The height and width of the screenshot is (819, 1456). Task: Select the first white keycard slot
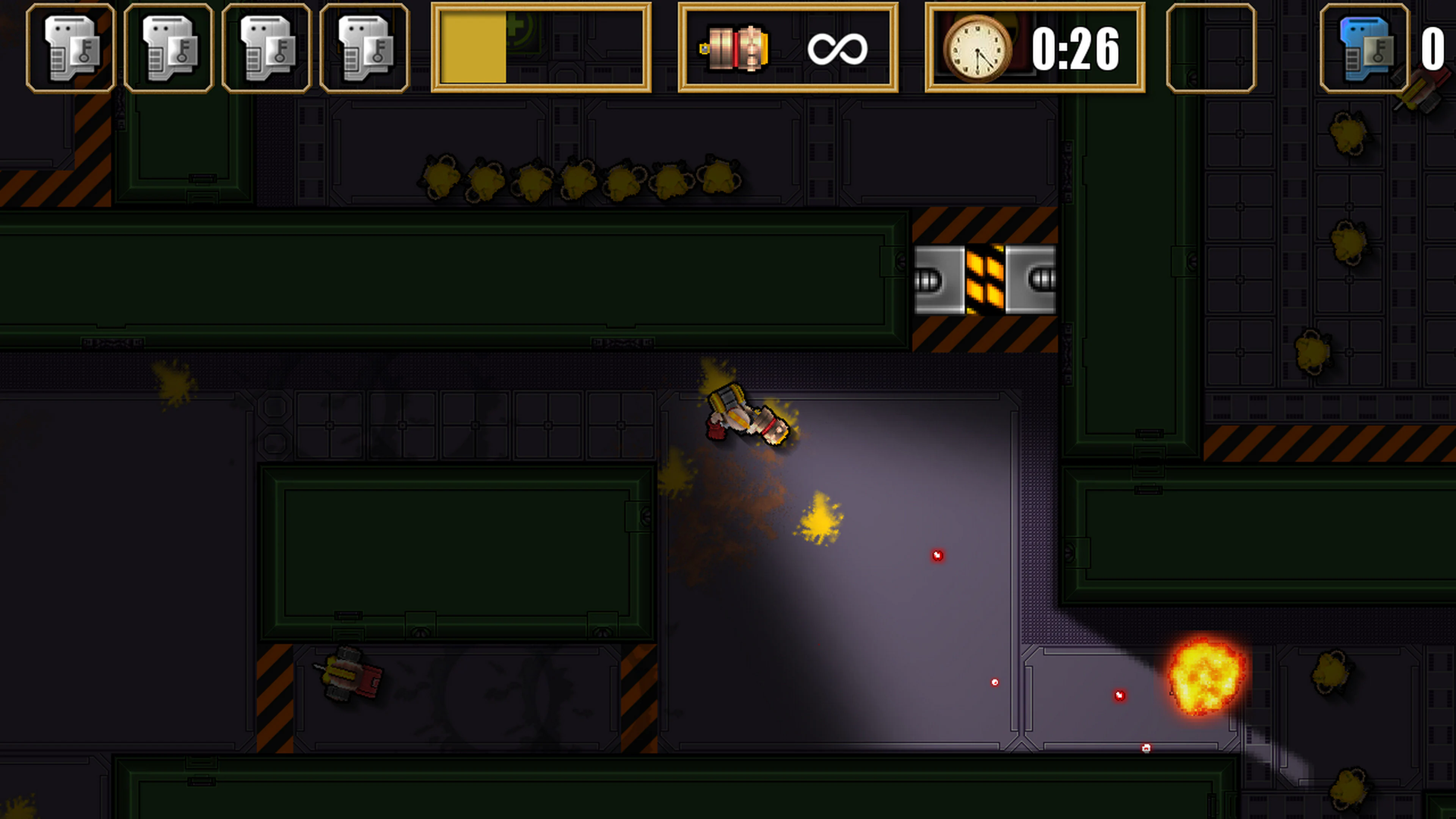tap(70, 47)
